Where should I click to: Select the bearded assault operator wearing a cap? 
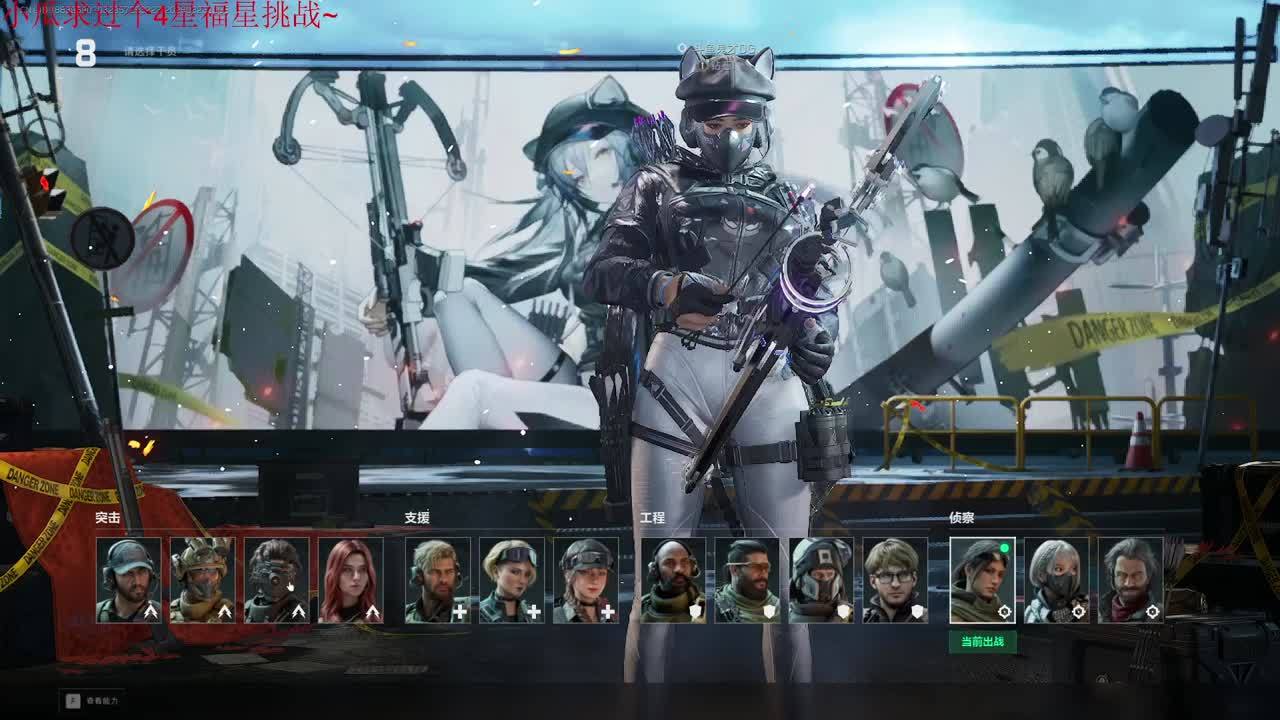tap(128, 580)
